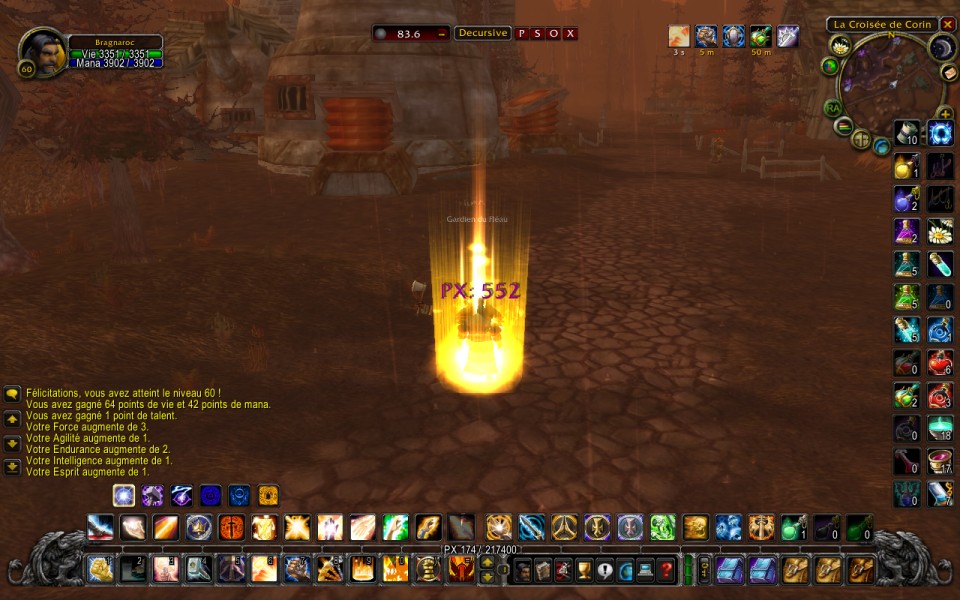This screenshot has width=960, height=600.
Task: Click the Decursive button
Action: [483, 33]
